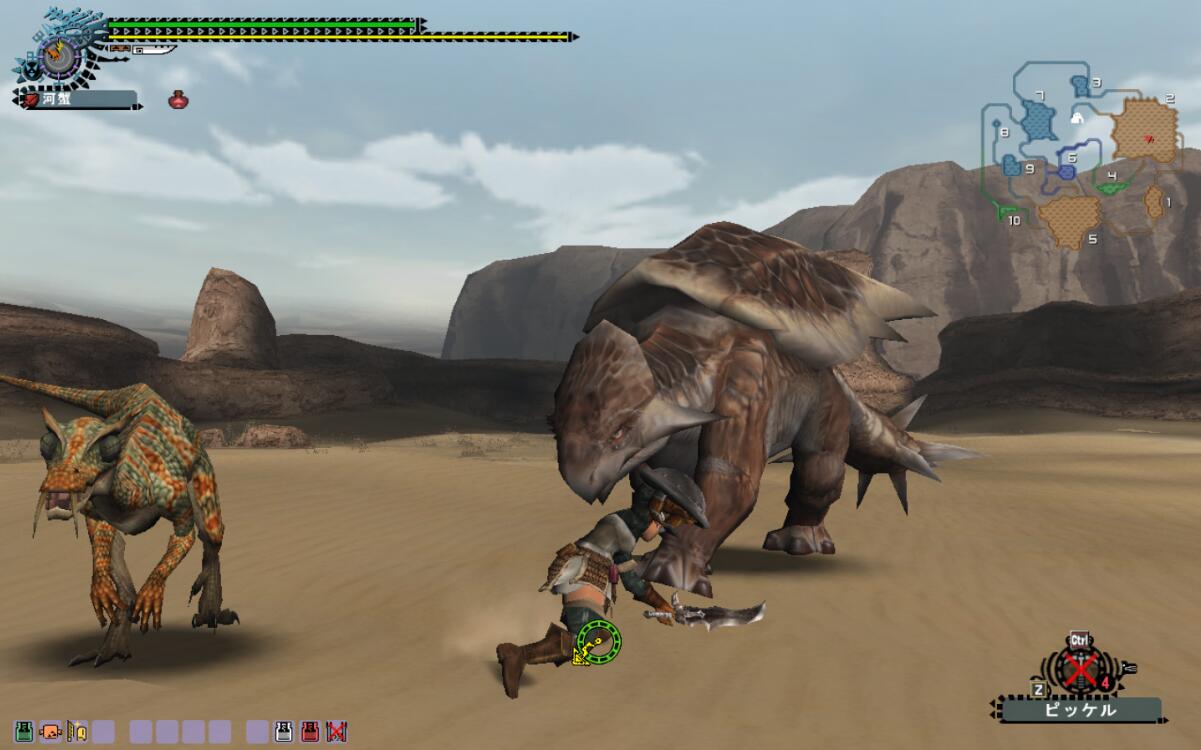Click the red flask buff icon under the health bar
The height and width of the screenshot is (750, 1201).
178,99
